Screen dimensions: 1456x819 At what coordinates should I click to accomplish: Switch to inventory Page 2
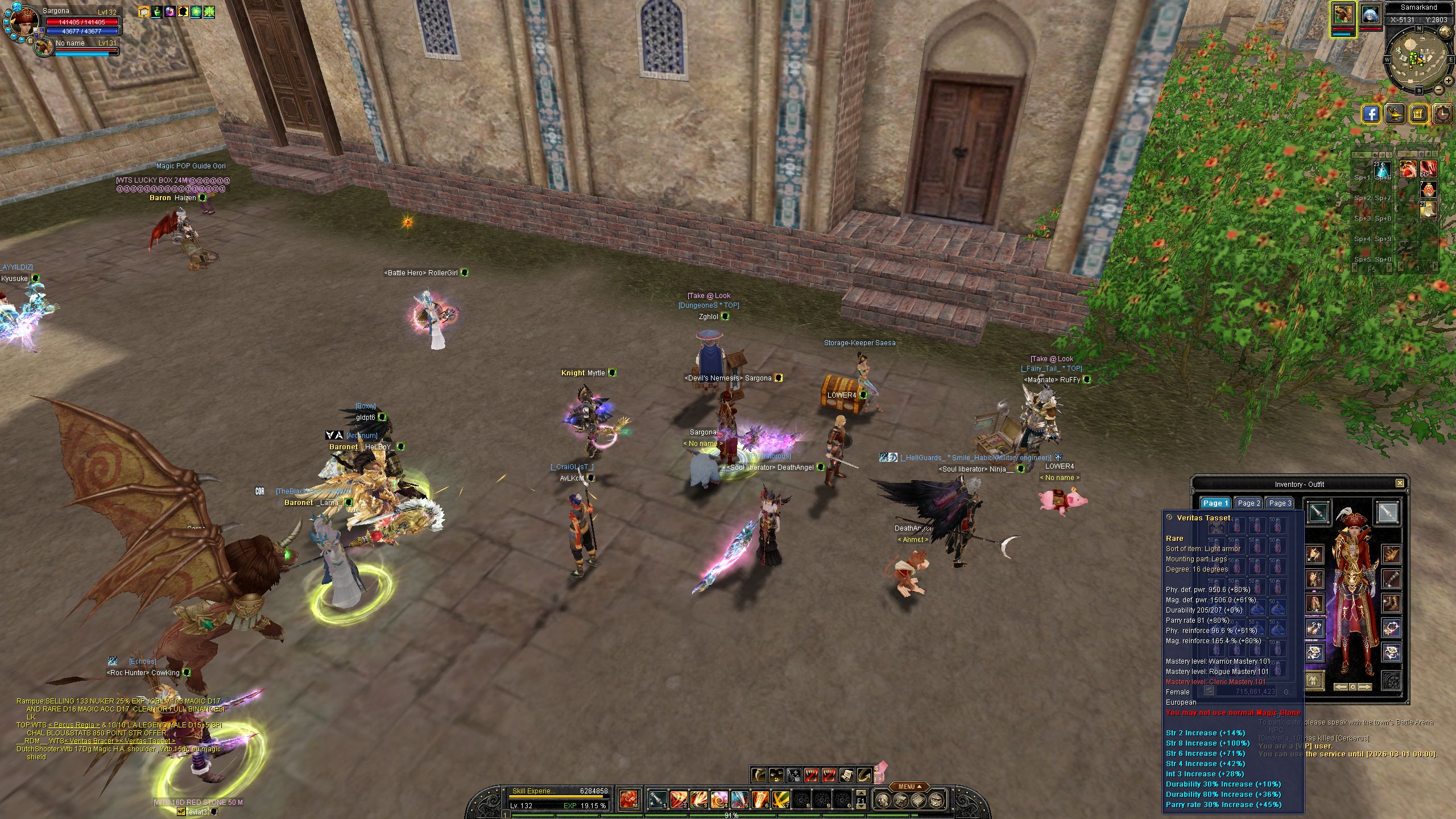point(1249,503)
